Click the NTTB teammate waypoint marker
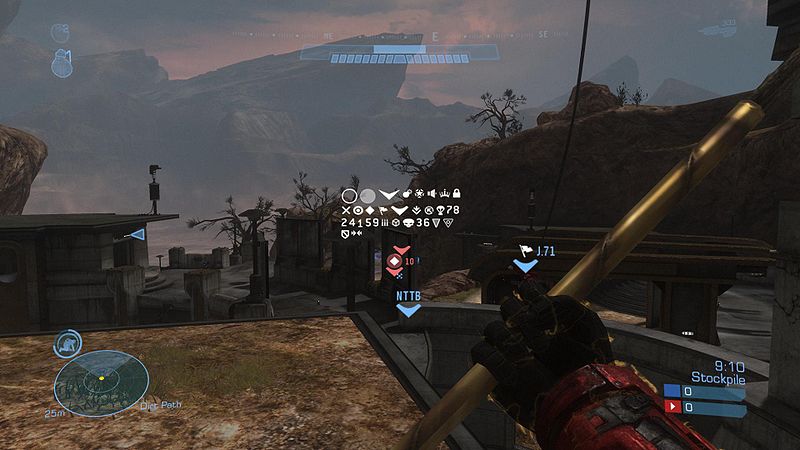This screenshot has height=450, width=800. pos(408,310)
